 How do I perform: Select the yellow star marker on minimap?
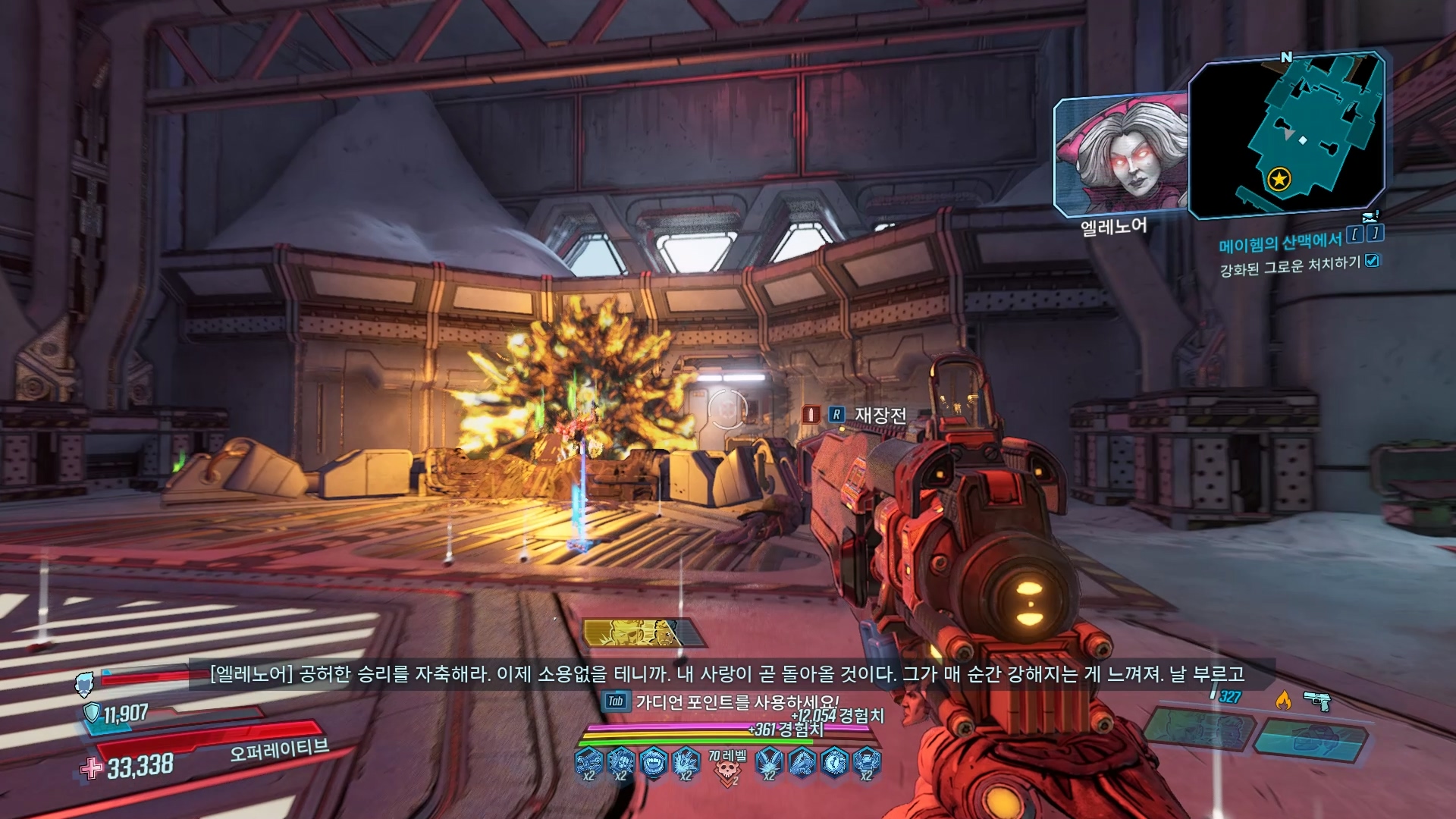1279,180
